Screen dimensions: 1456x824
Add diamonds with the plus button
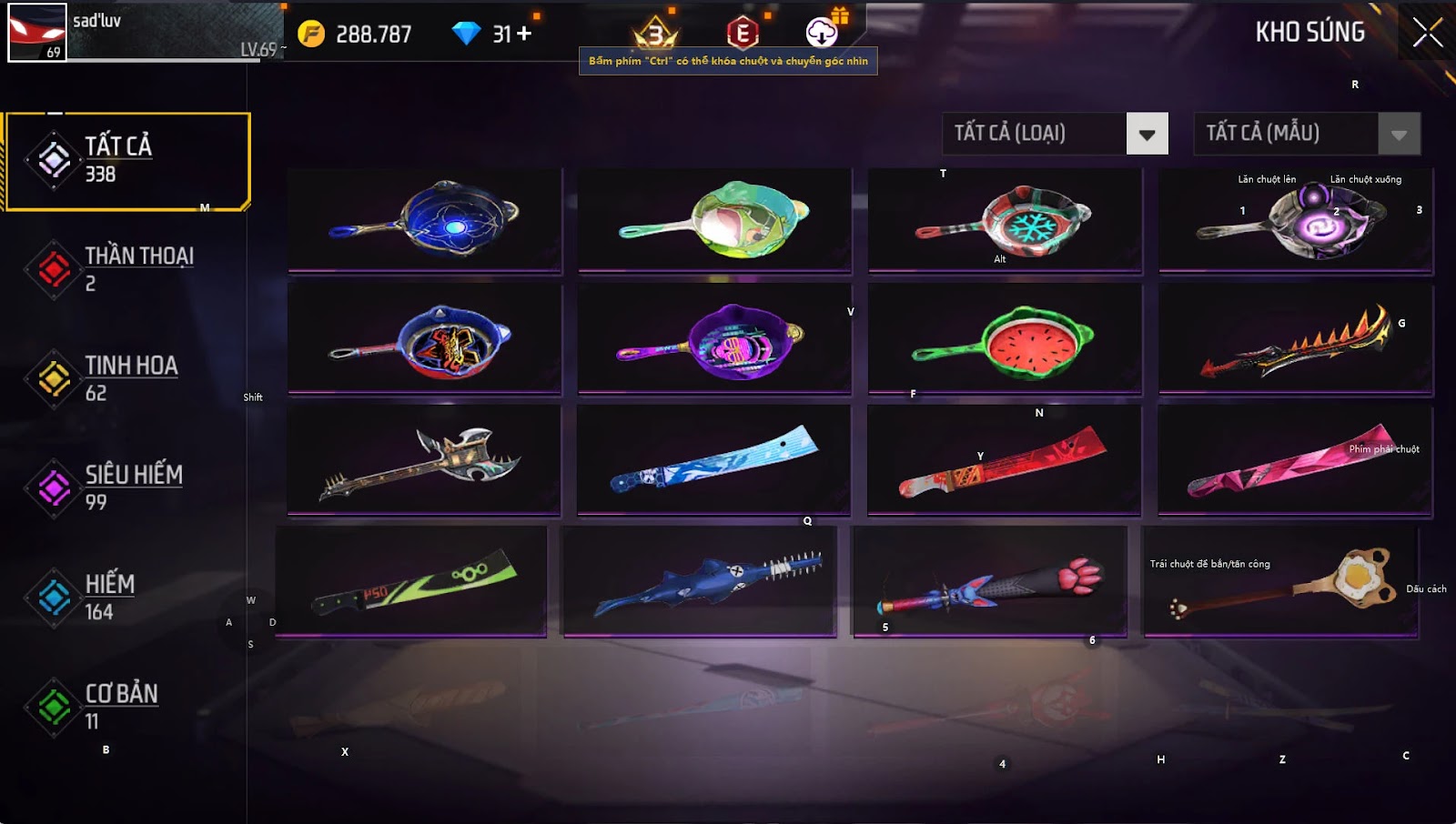tap(524, 34)
